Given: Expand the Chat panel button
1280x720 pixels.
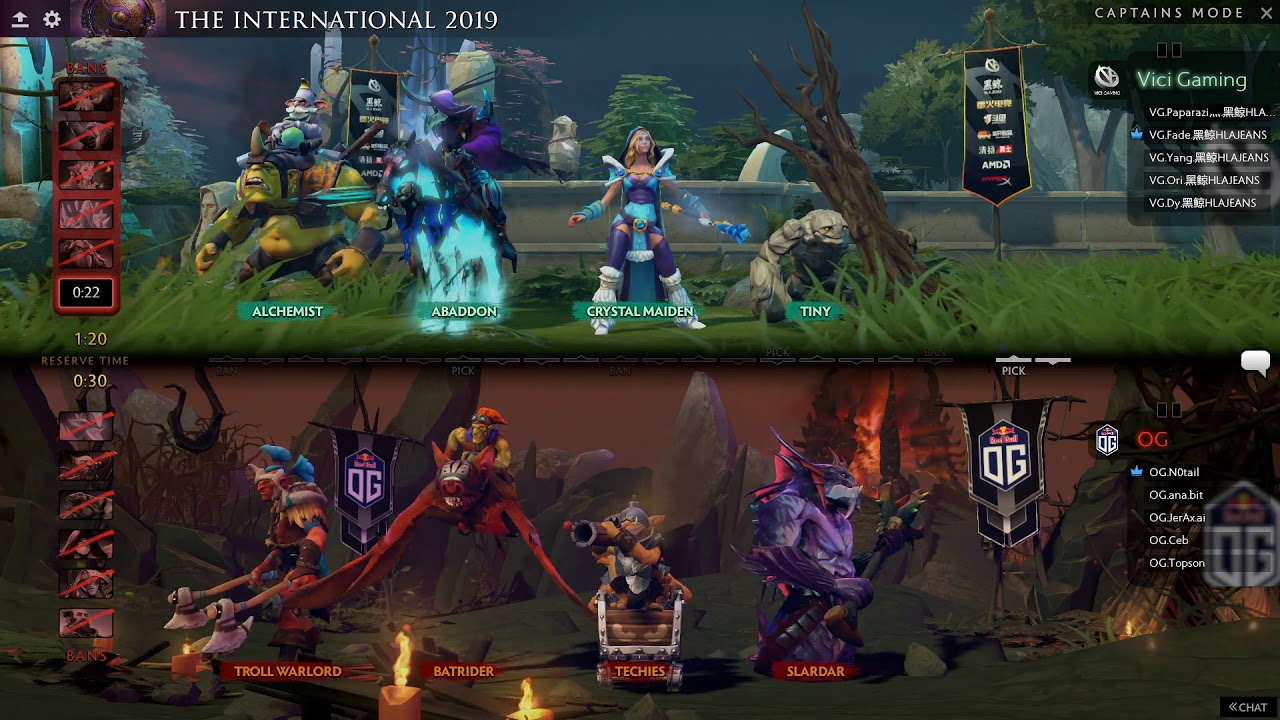Looking at the screenshot, I should [x=1248, y=707].
